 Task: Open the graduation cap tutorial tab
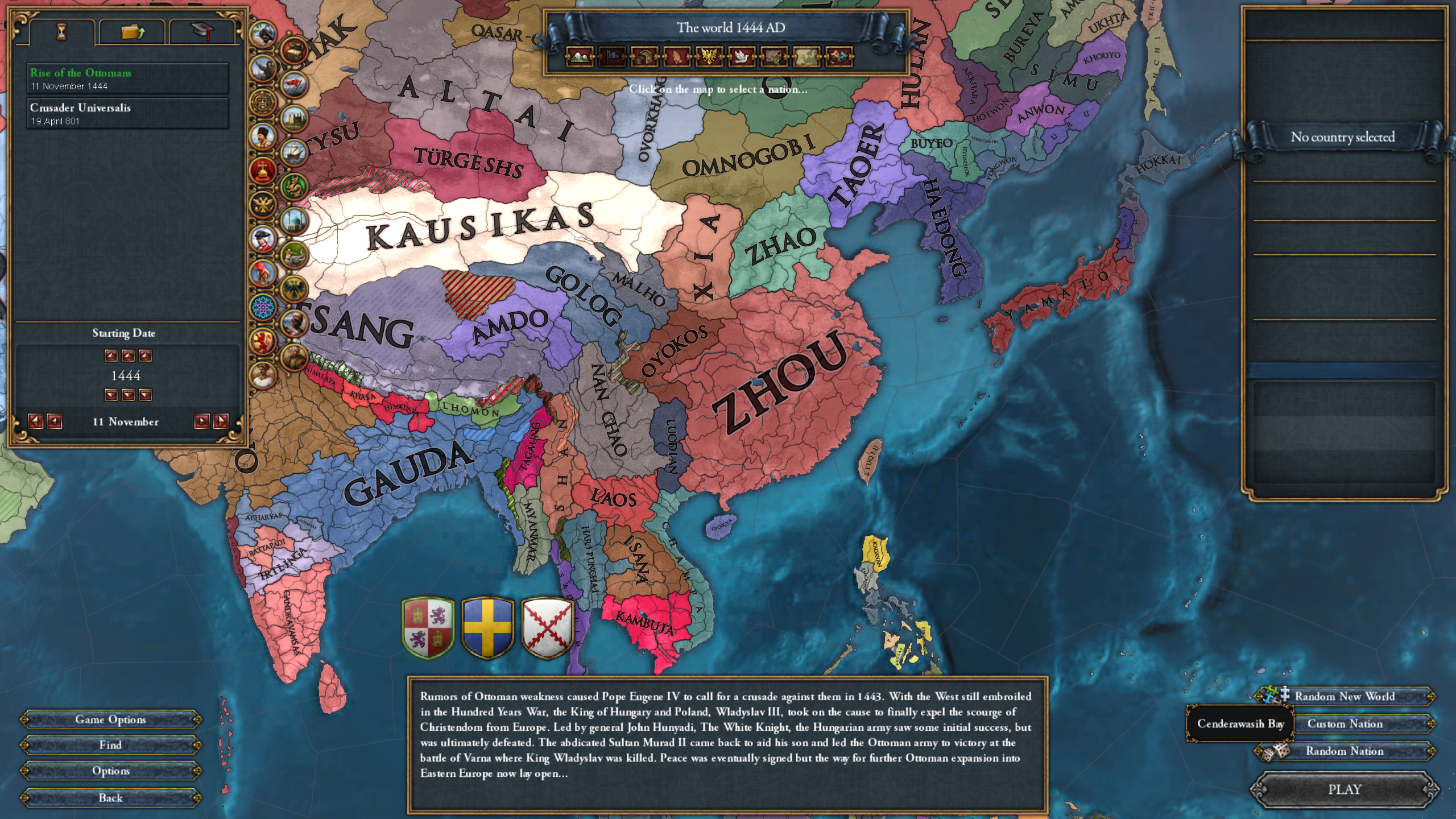(x=202, y=32)
